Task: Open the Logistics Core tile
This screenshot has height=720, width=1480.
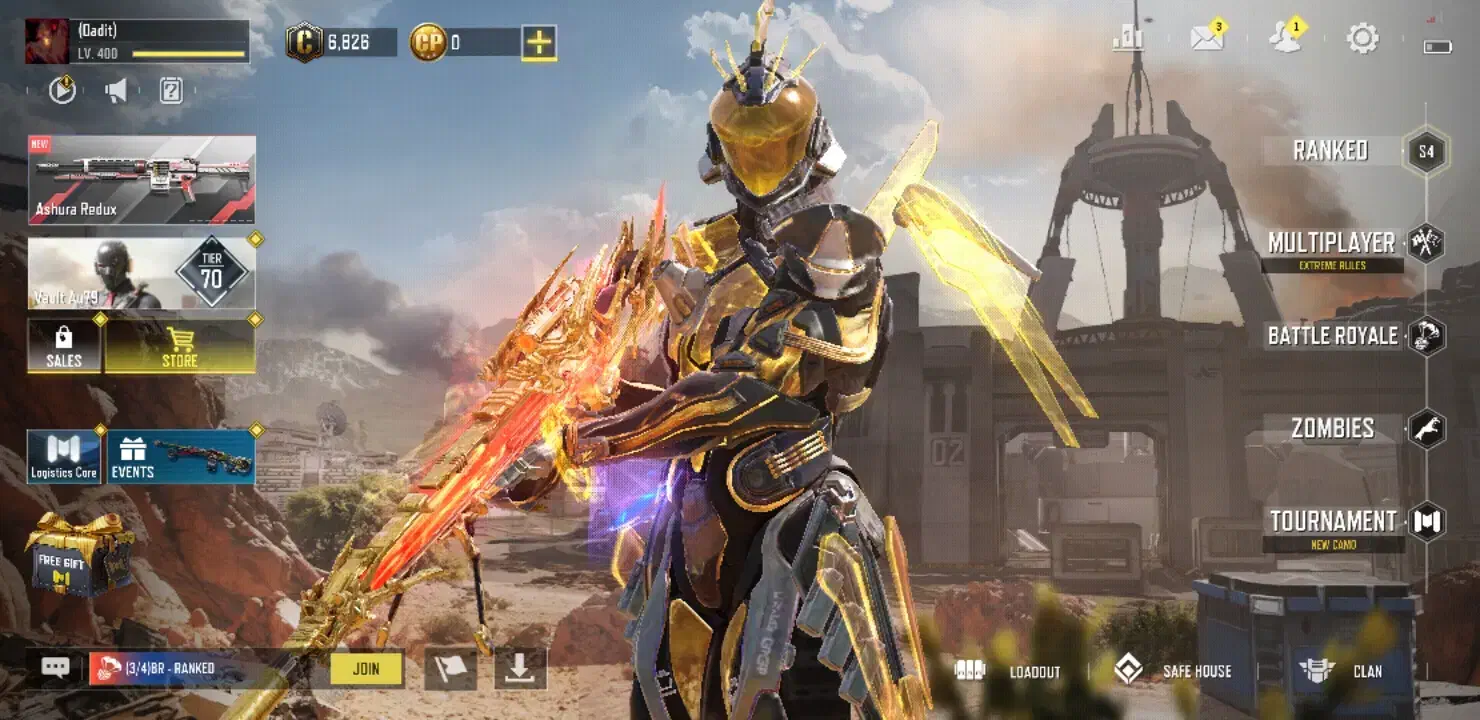Action: pos(64,457)
